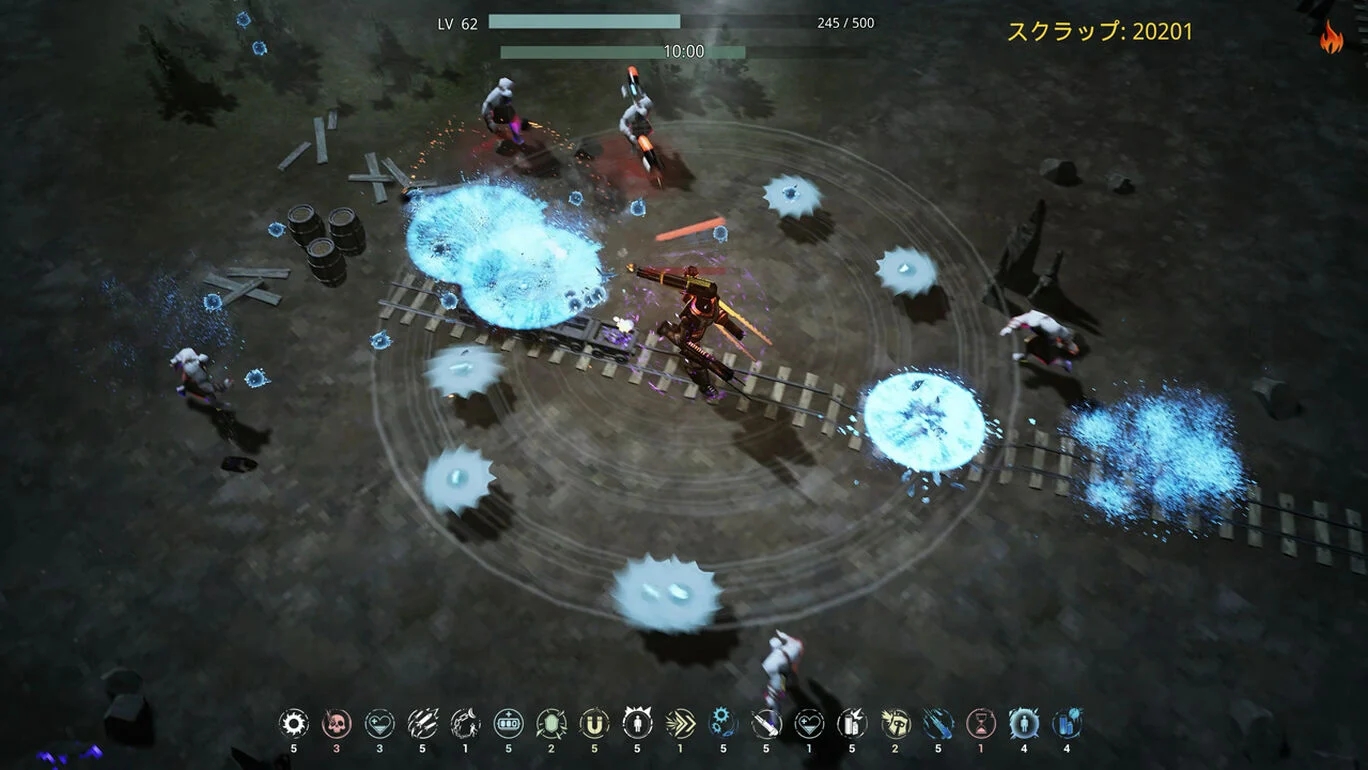Click the blue canisters upgrade icon
The image size is (1368, 770).
1067,723
